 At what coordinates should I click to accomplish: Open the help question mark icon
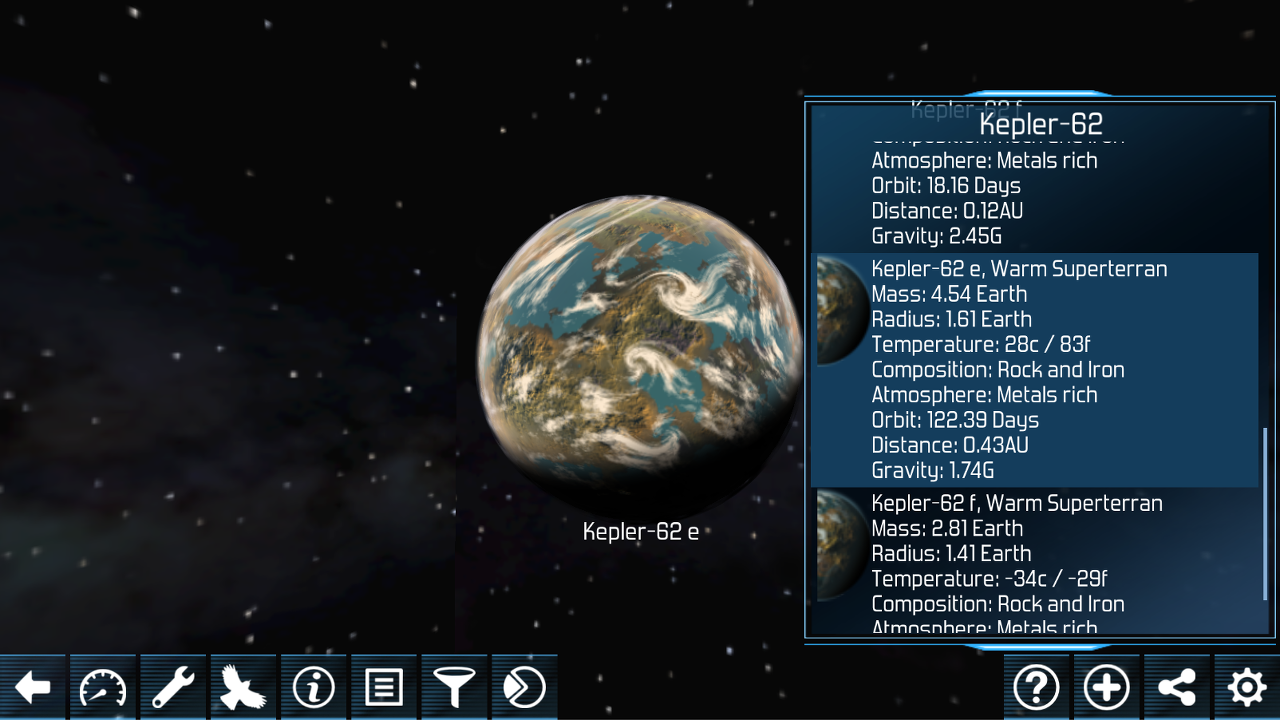click(x=1036, y=687)
